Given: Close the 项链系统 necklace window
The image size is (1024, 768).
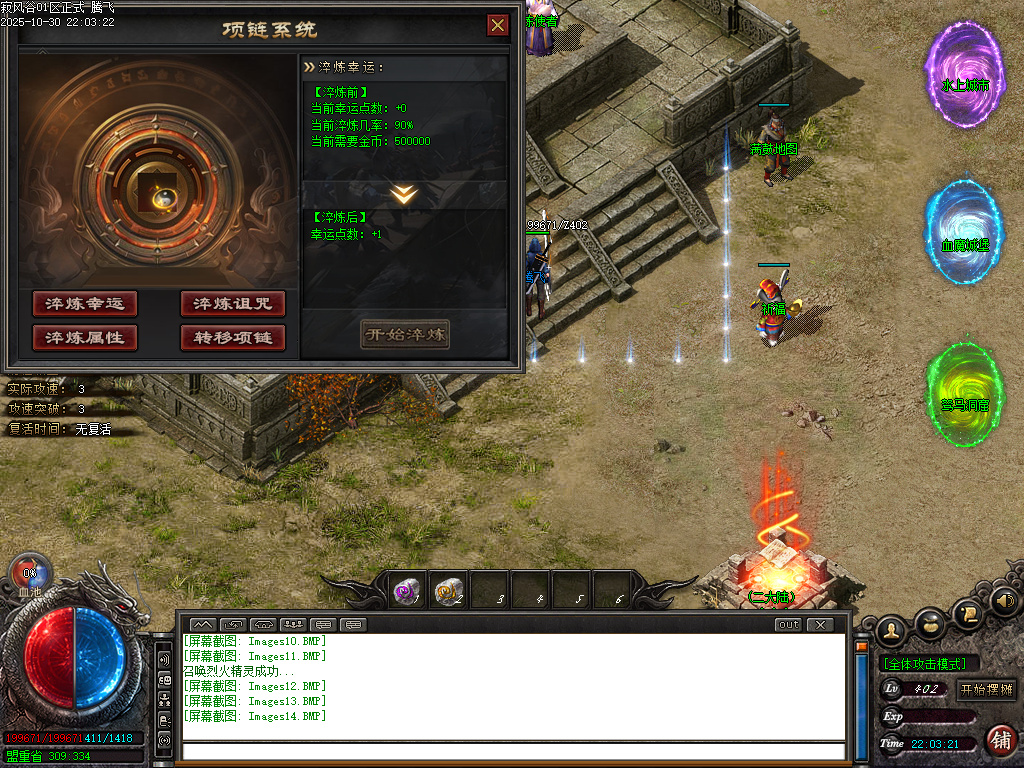Looking at the screenshot, I should coord(497,25).
